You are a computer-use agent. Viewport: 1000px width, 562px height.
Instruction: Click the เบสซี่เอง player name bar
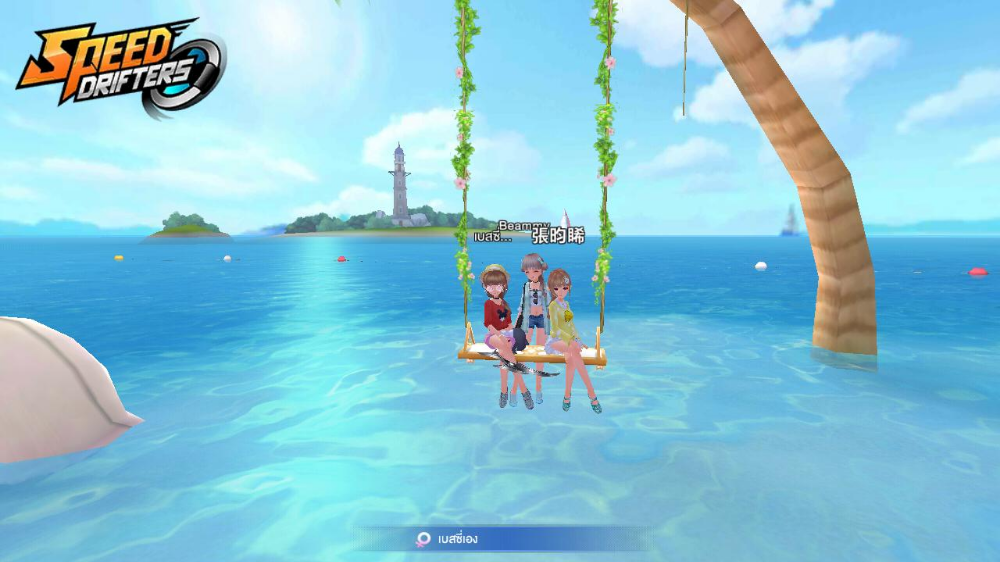tap(500, 539)
